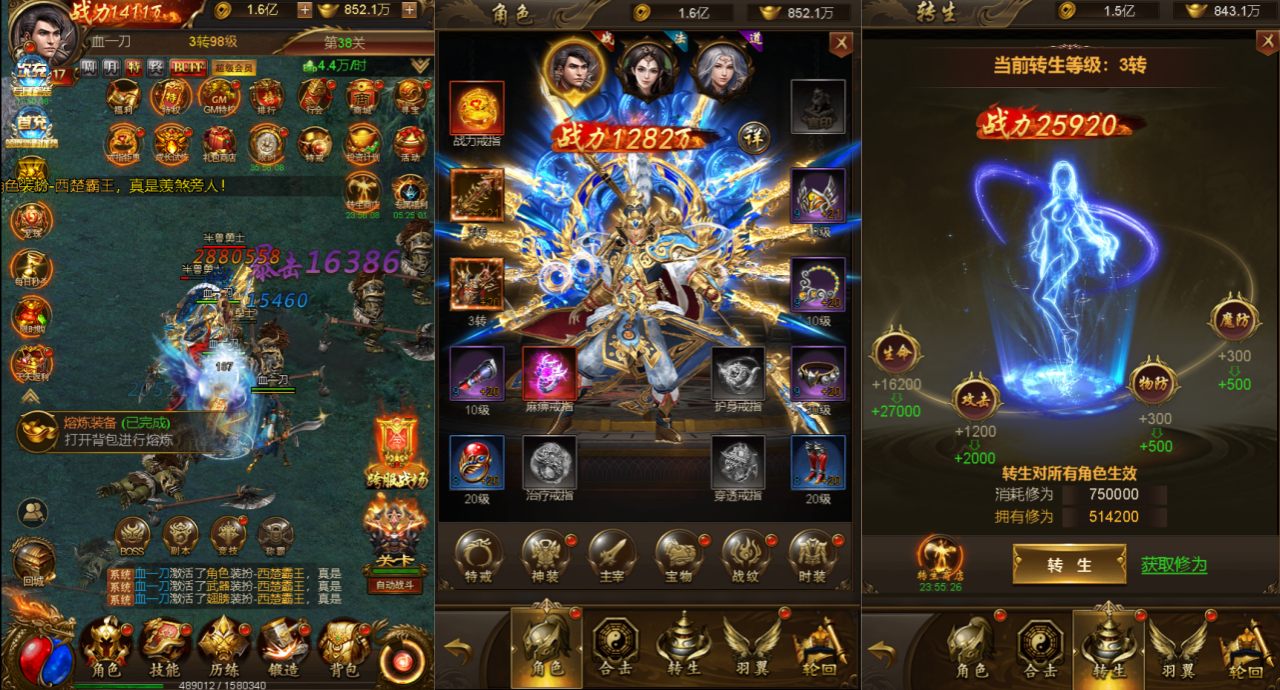1280x690 pixels.
Task: Select the 竞技 arena icon
Action: [x=229, y=536]
